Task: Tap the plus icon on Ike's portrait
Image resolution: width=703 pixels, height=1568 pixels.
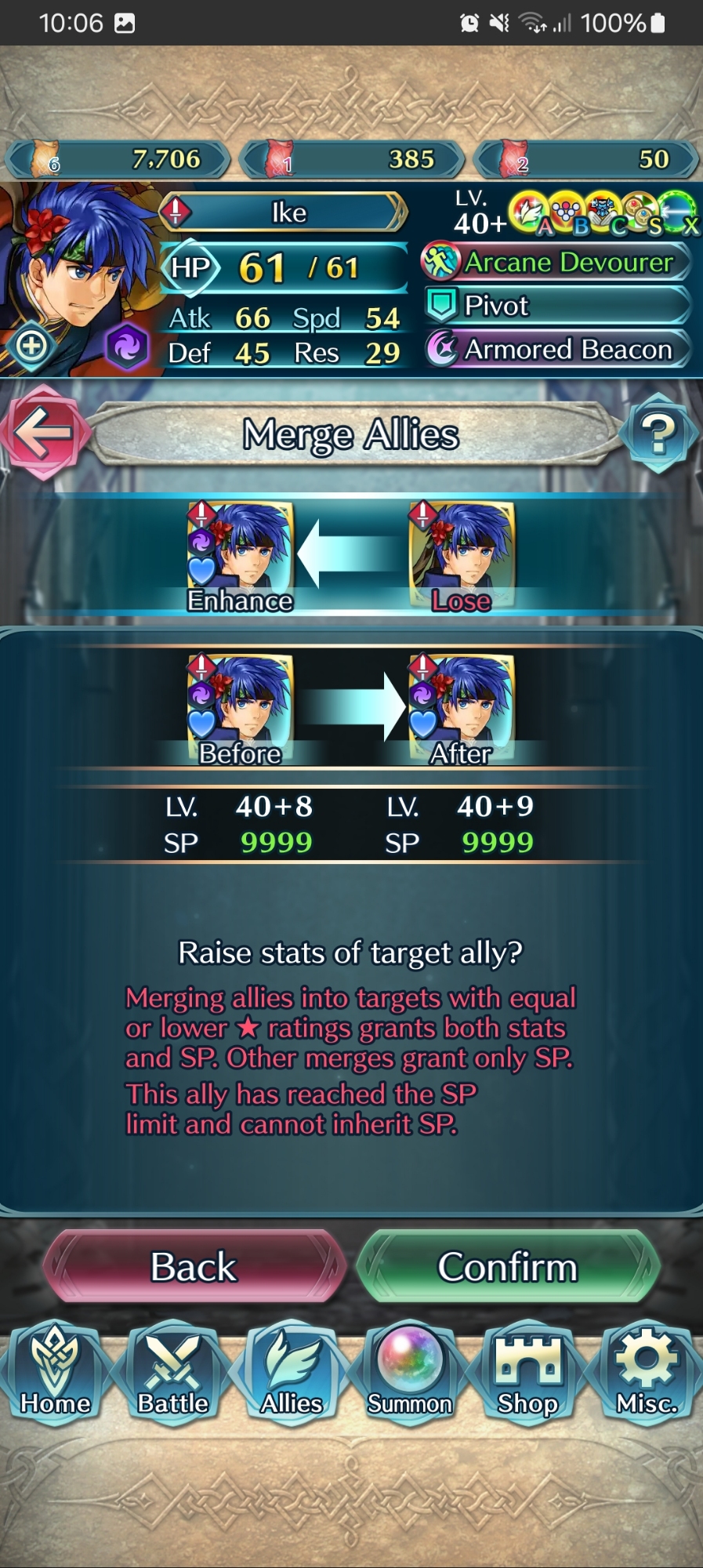Action: pyautogui.click(x=31, y=345)
